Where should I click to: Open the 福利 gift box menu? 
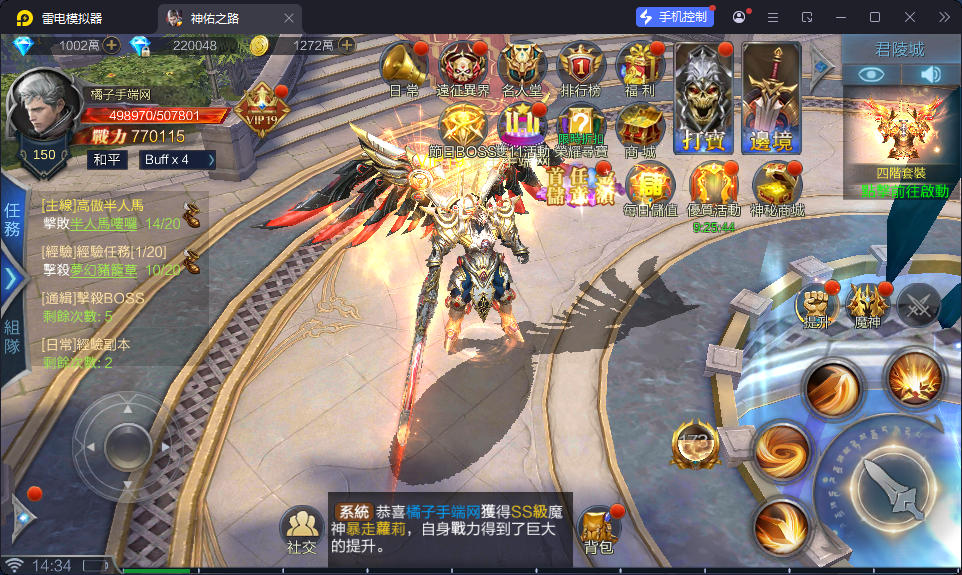pyautogui.click(x=640, y=66)
